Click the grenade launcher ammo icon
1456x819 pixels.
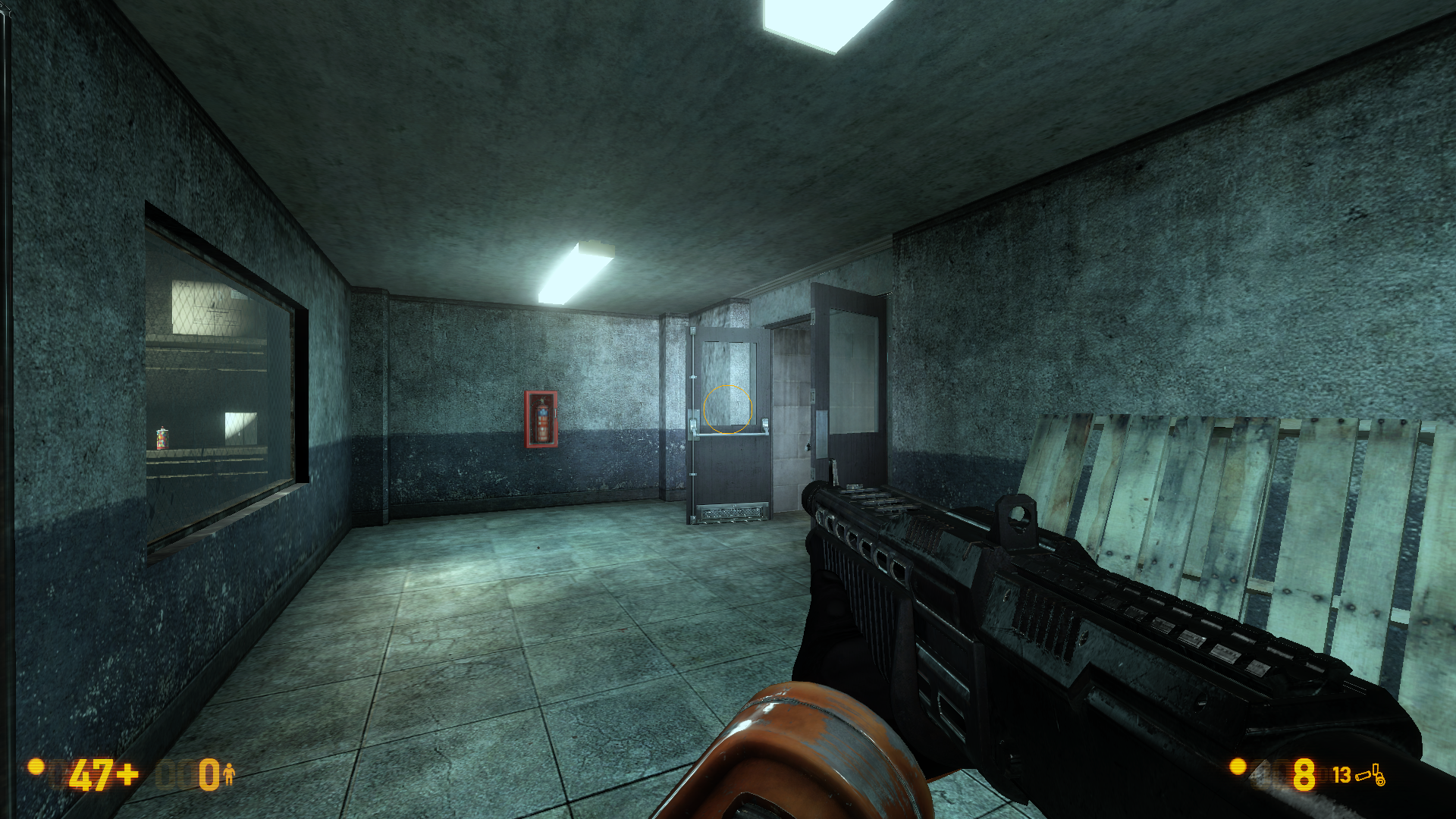coord(1379,773)
